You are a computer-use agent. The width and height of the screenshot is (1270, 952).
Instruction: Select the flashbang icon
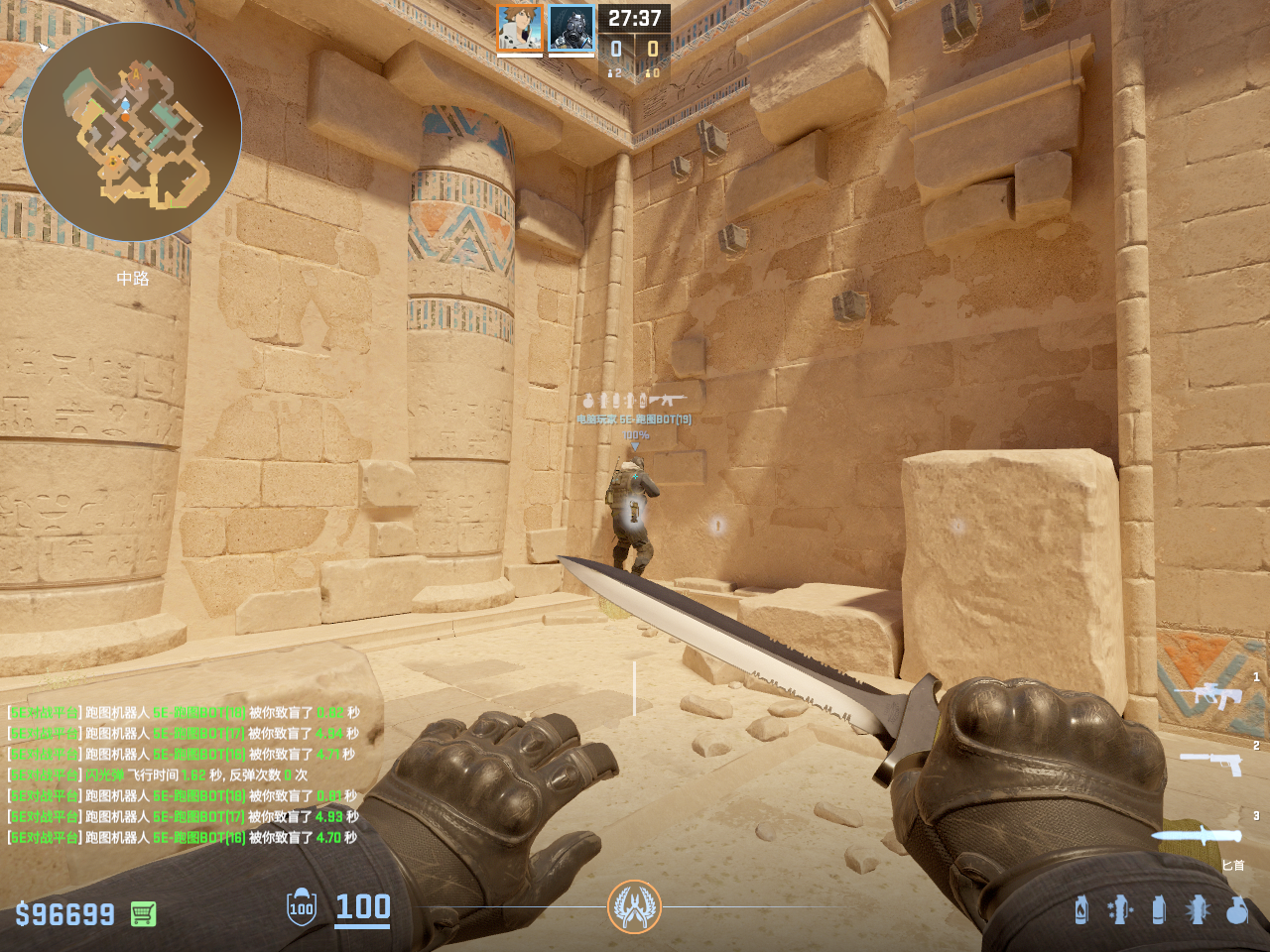click(1198, 909)
